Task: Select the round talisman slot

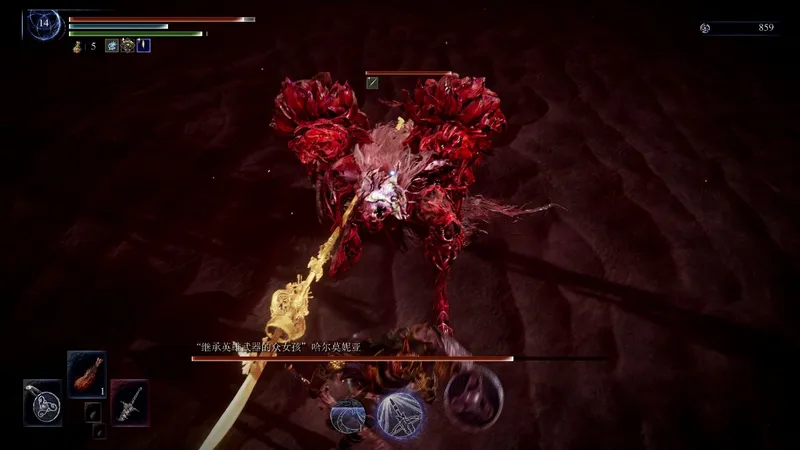Action: [x=42, y=403]
